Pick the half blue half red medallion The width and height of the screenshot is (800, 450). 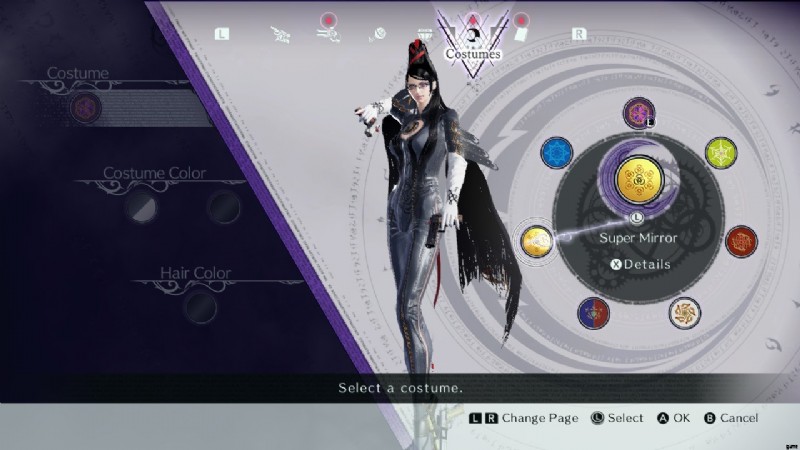593,313
